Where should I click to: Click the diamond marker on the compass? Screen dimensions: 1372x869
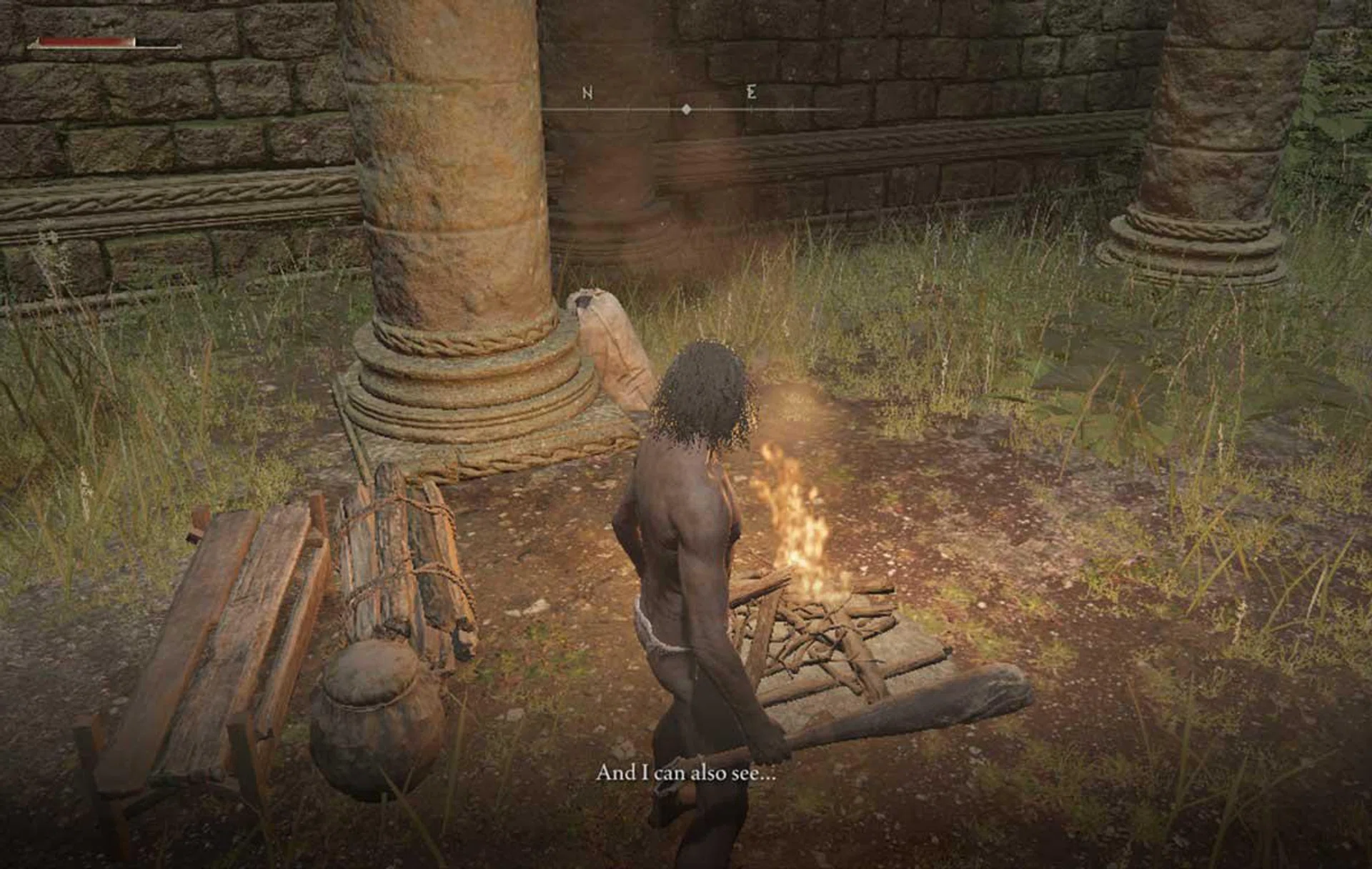coord(686,109)
